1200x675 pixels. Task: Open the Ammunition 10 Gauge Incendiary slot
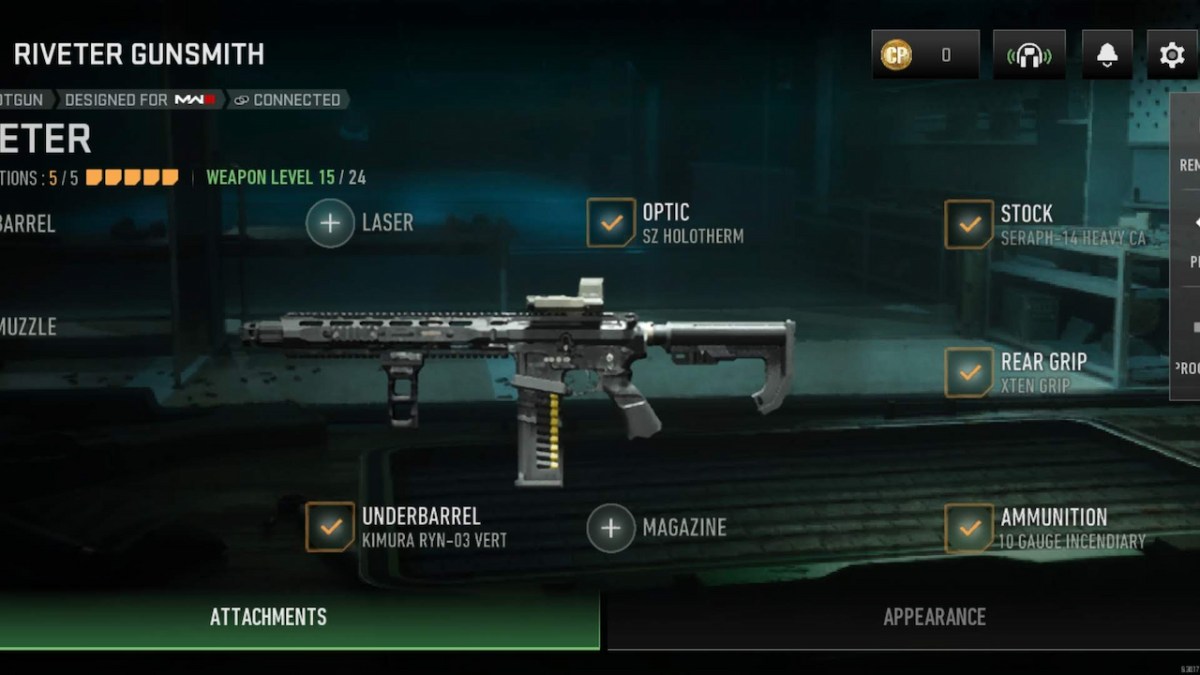tap(969, 527)
